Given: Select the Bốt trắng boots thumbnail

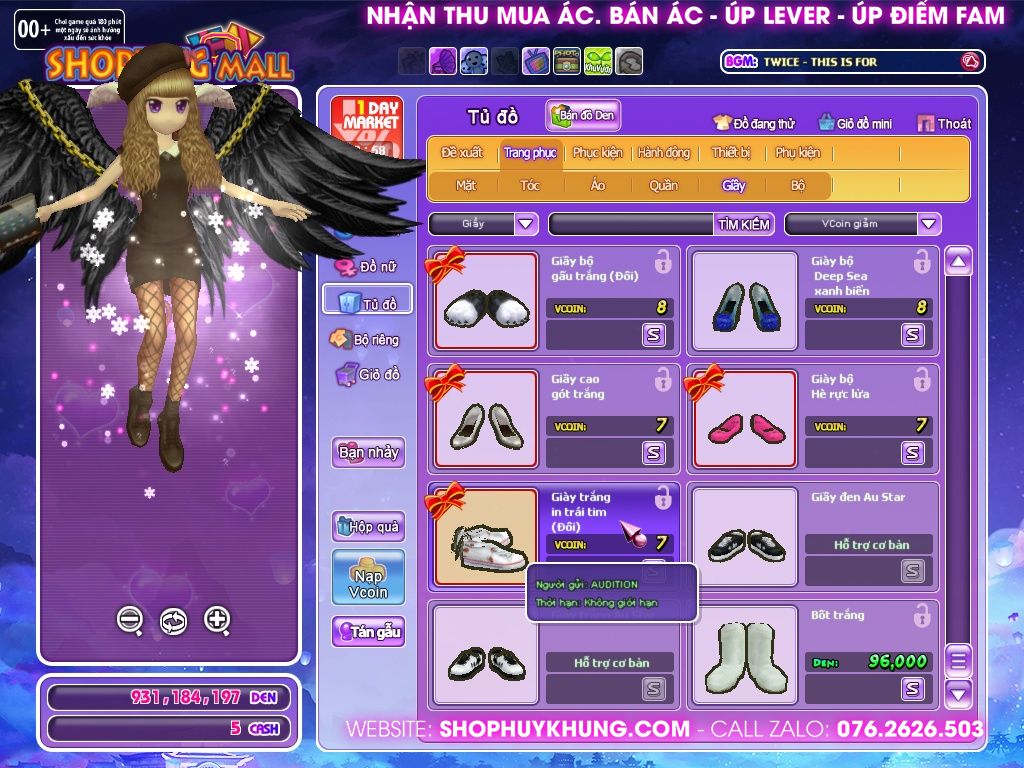Looking at the screenshot, I should coord(744,655).
